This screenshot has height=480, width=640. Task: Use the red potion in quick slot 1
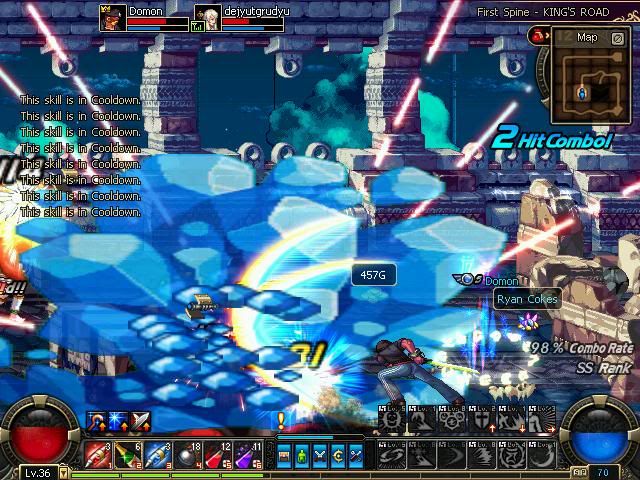(99, 454)
